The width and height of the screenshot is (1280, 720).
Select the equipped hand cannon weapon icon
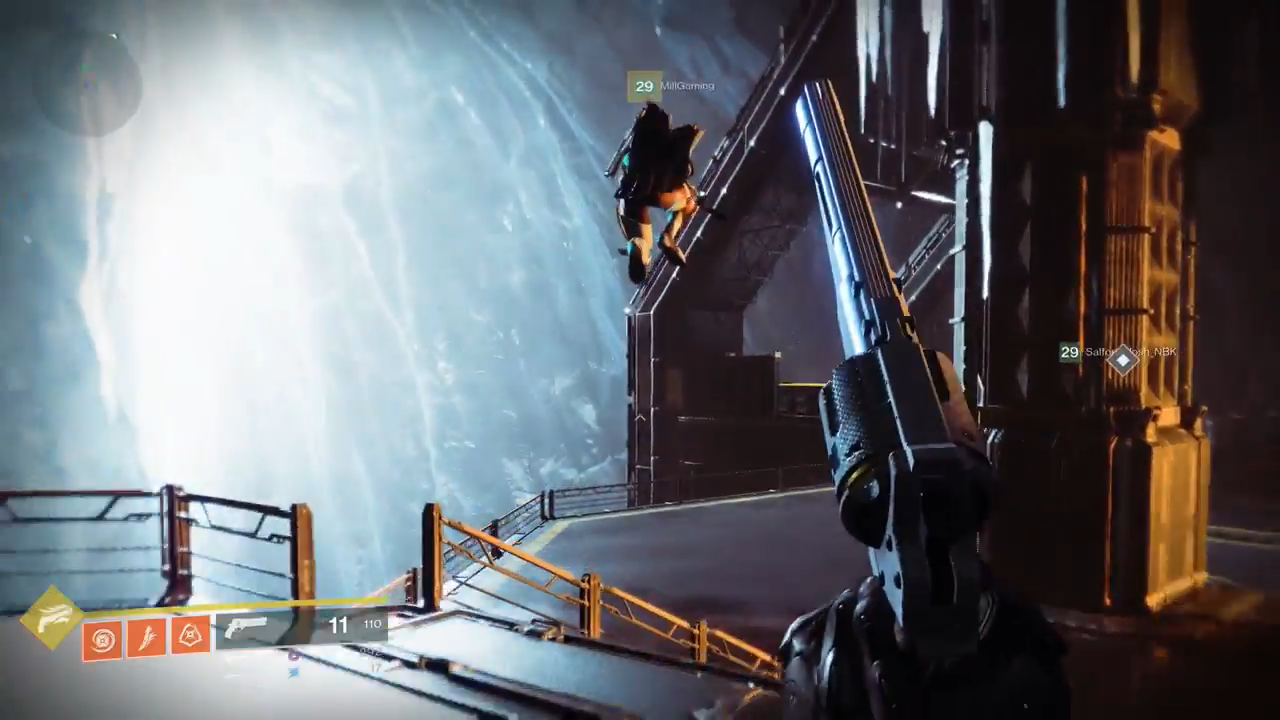(x=246, y=627)
